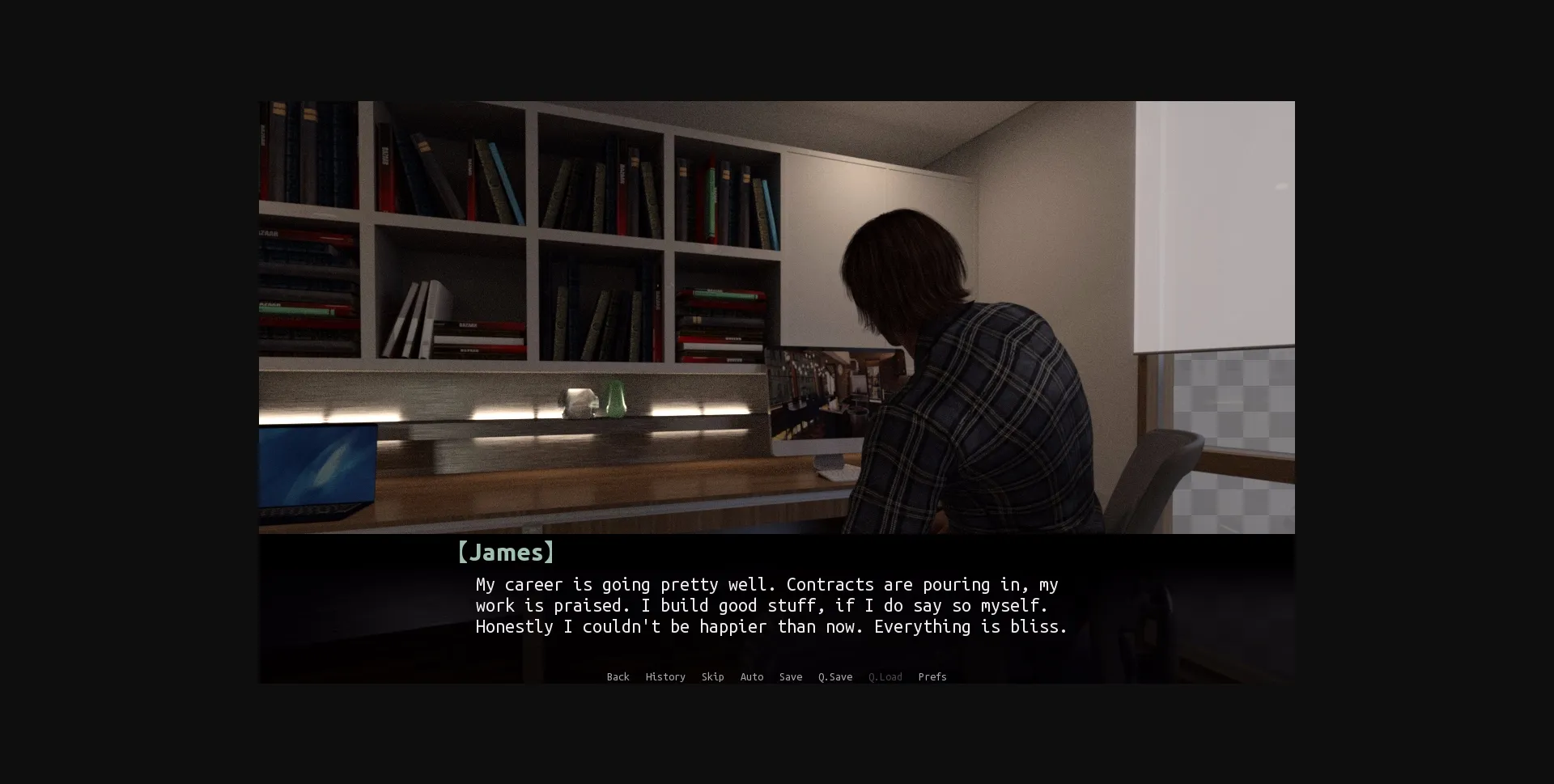Click the Auto label to toggle auto-read

[752, 677]
